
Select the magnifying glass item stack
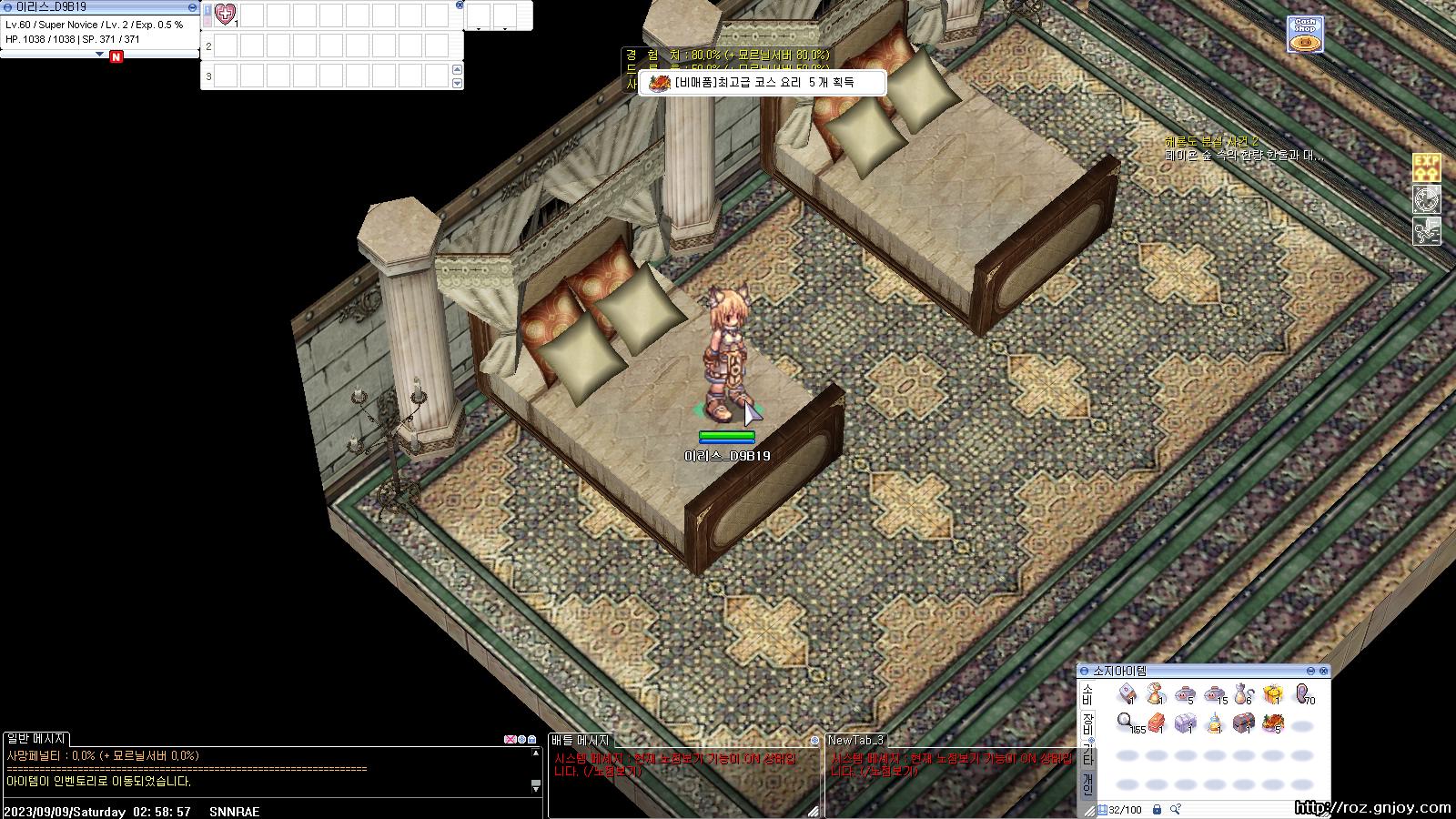1127,723
